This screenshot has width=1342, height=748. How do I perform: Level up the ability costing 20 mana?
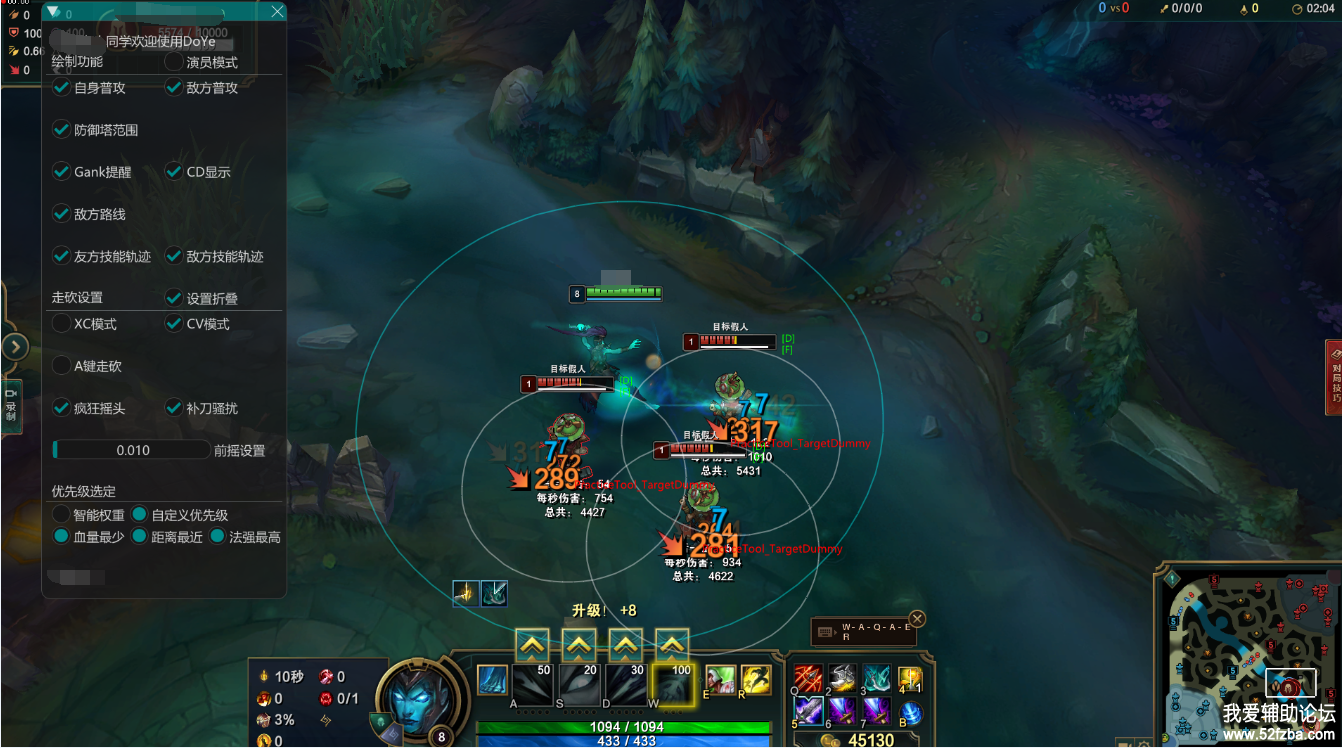tap(579, 645)
